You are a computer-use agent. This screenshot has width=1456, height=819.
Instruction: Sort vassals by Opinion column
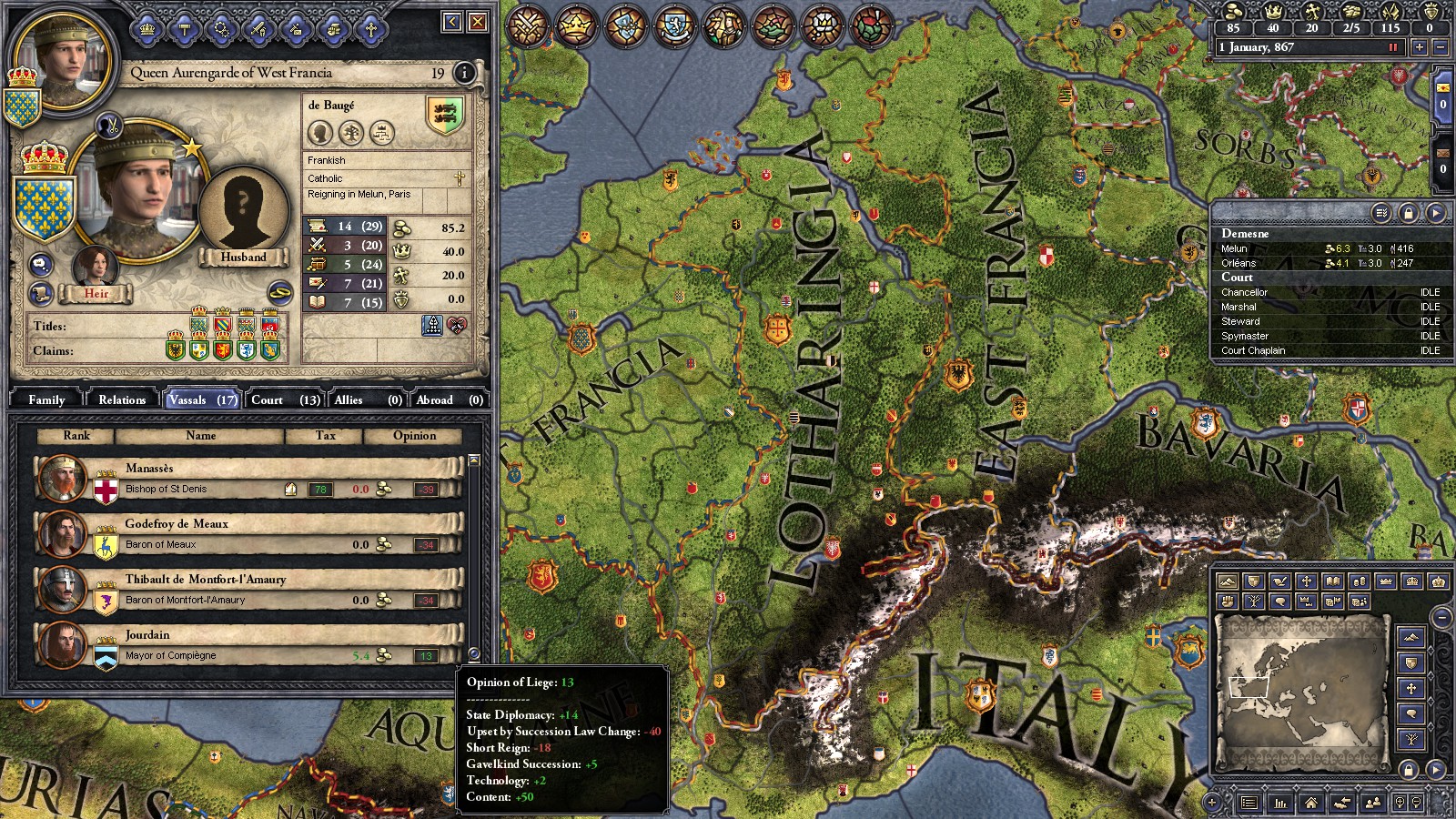414,436
